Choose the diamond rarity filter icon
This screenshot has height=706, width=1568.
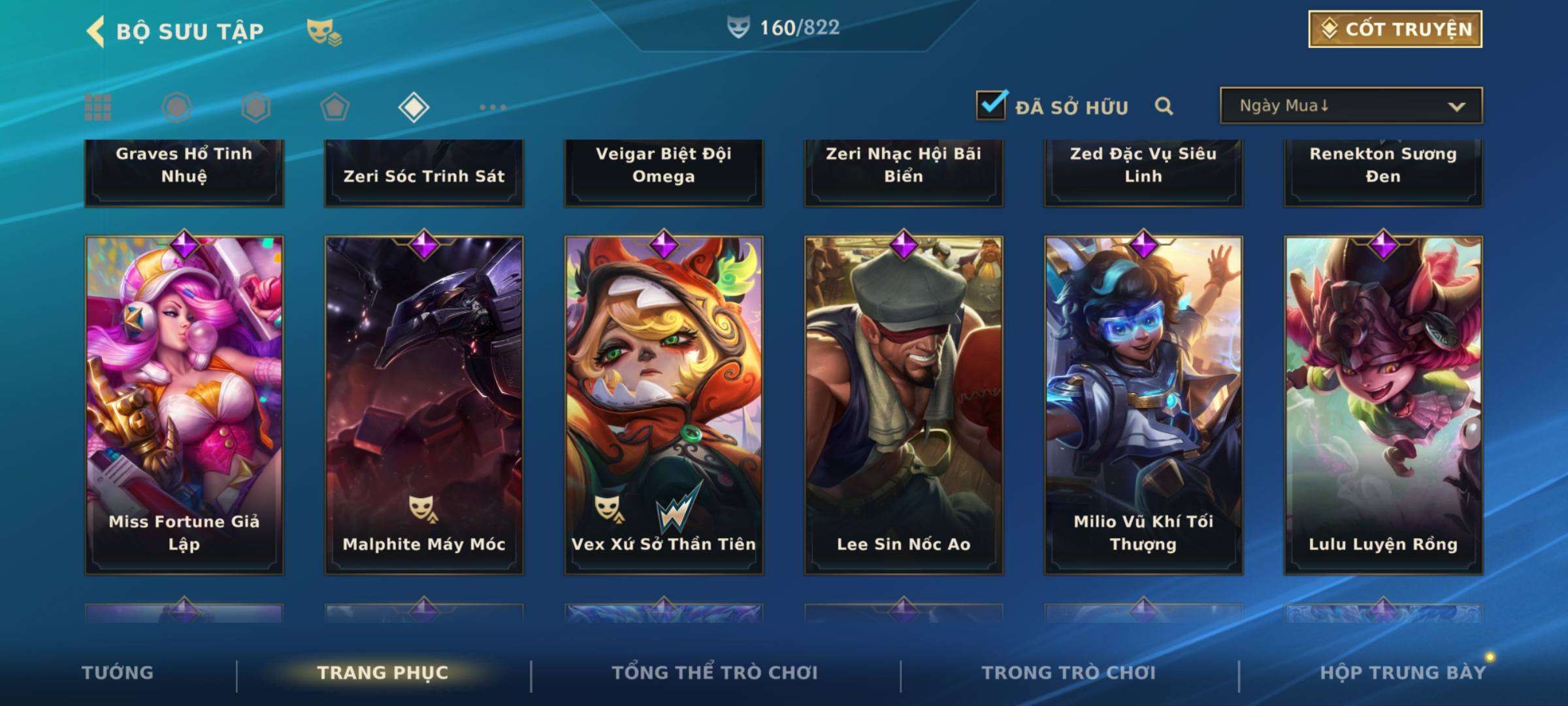414,107
